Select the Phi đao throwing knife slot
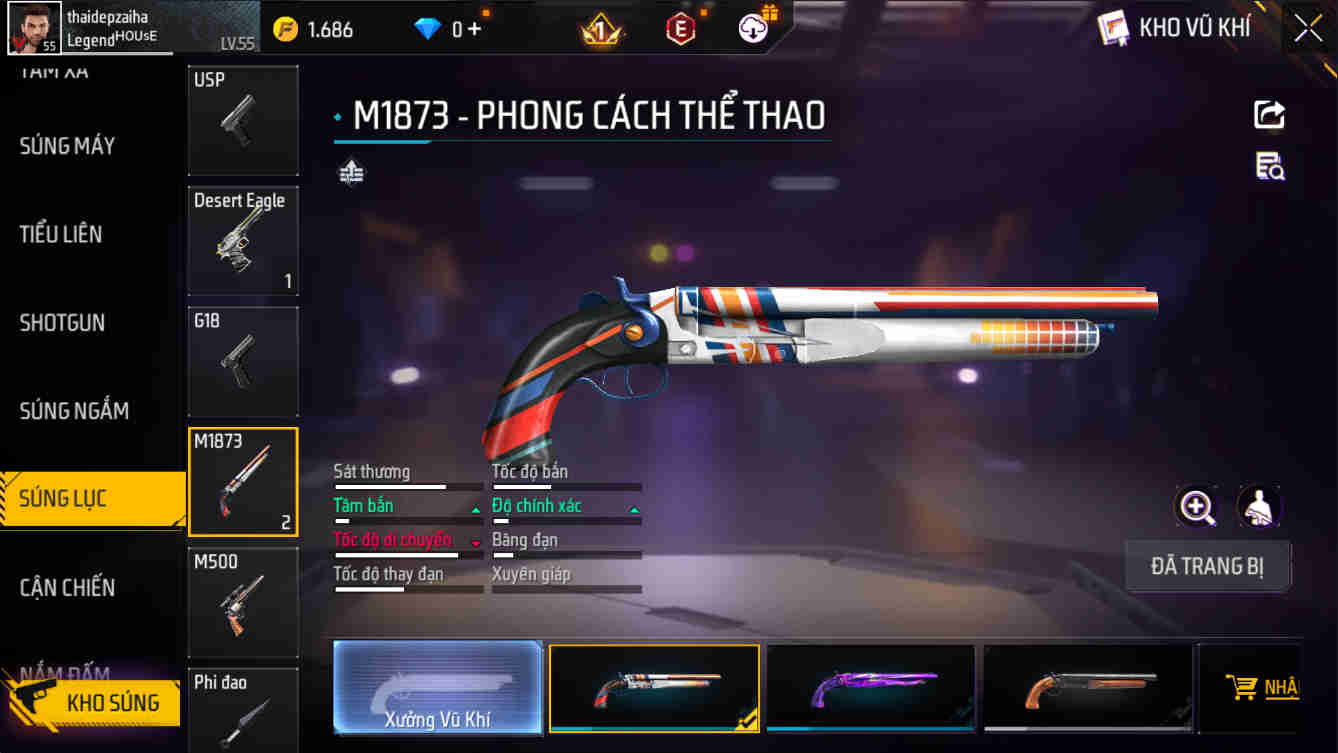Image resolution: width=1338 pixels, height=753 pixels. pos(243,710)
